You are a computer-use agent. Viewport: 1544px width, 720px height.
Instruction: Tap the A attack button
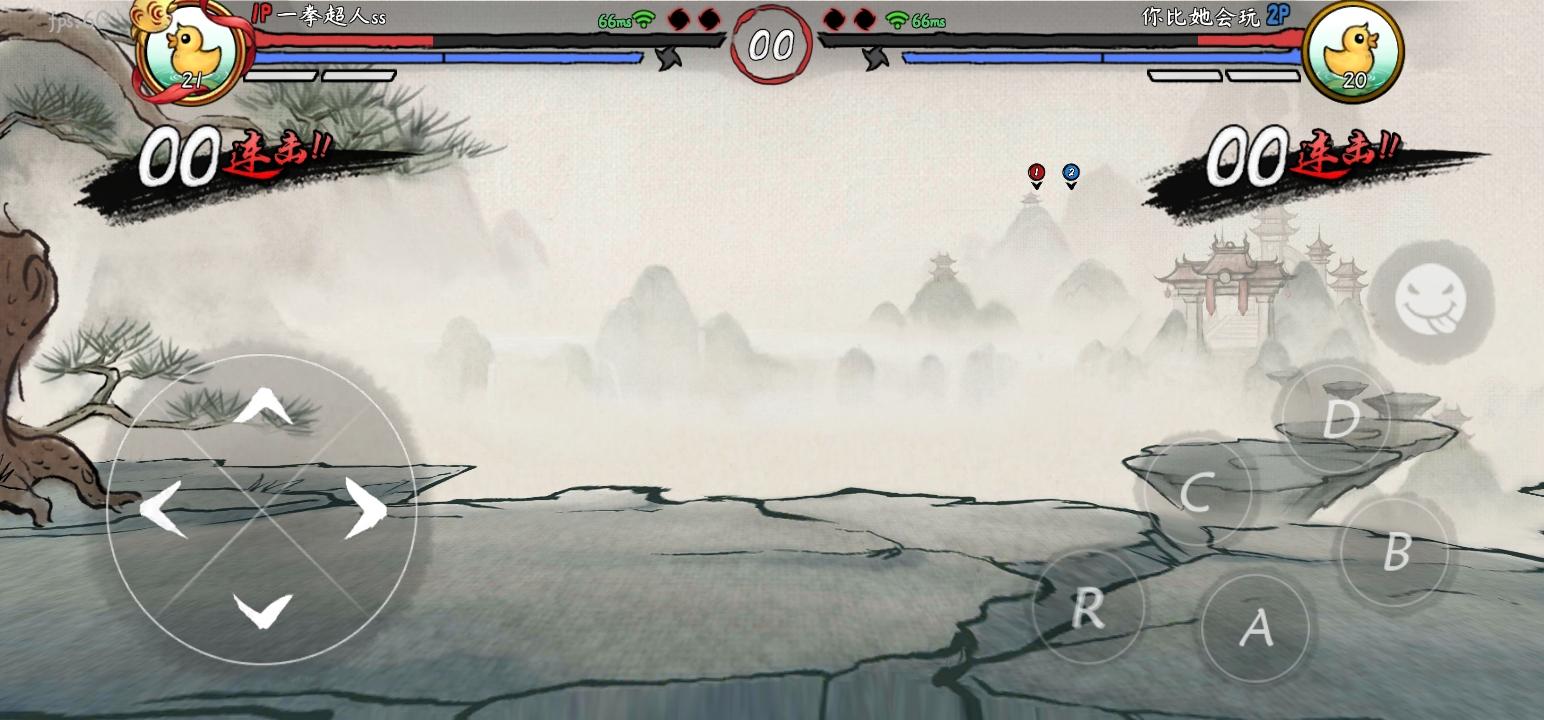click(1257, 628)
